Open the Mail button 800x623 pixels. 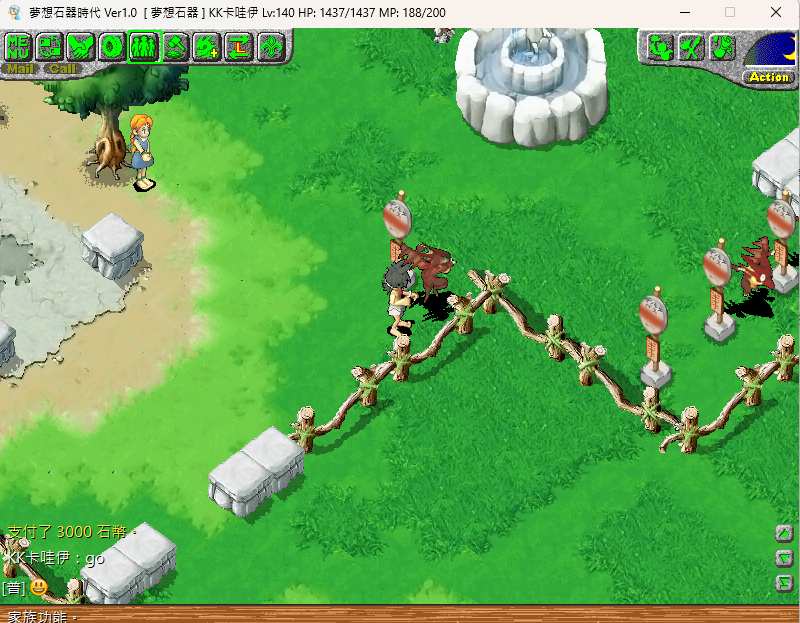[19, 69]
